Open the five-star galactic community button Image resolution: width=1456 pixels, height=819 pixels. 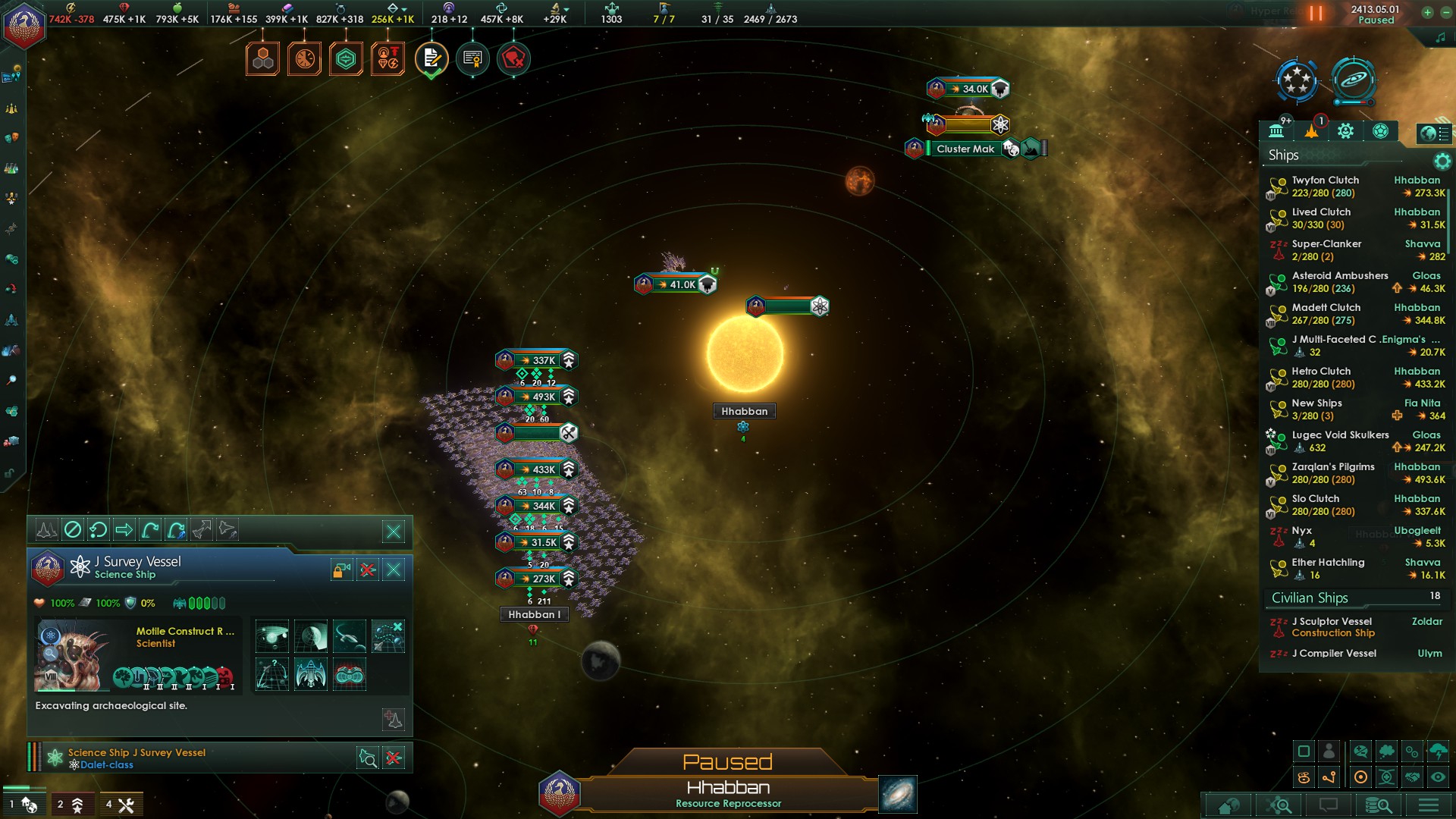(x=1297, y=80)
